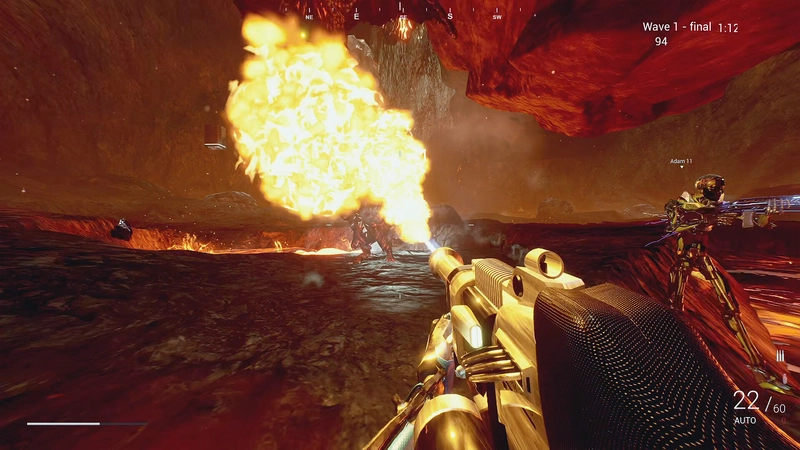This screenshot has width=800, height=450.
Task: Select the Adam 11 teammate nameplate
Action: [x=681, y=161]
